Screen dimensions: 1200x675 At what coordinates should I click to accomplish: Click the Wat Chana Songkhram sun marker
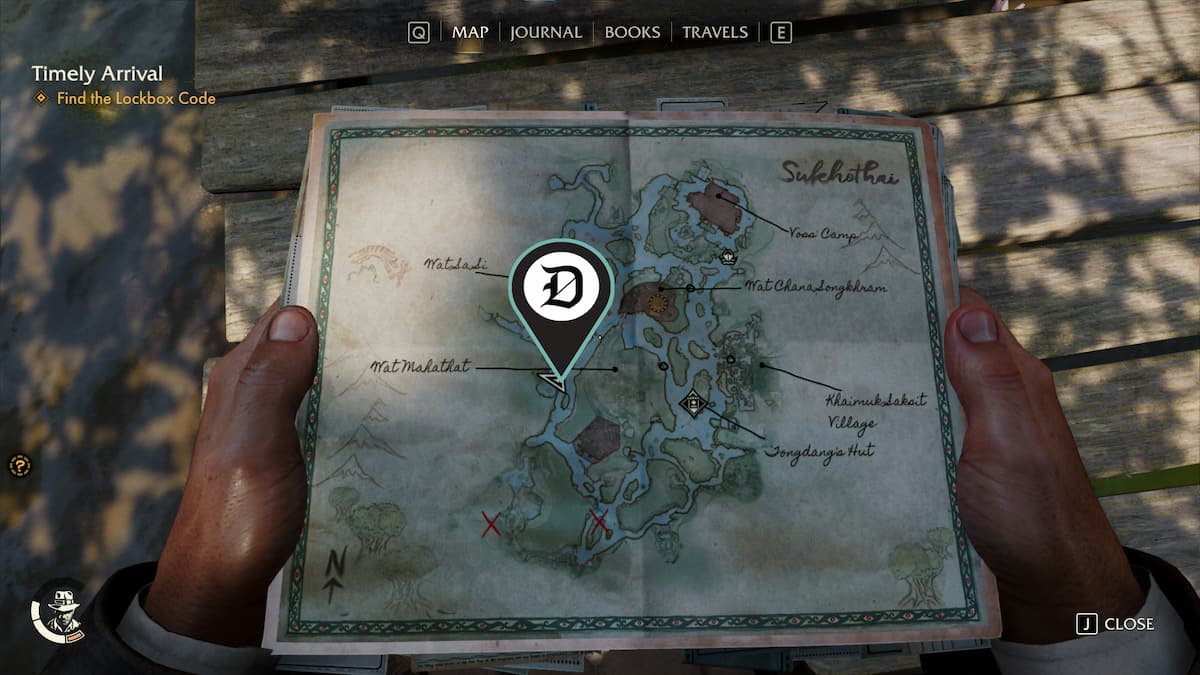coord(656,299)
